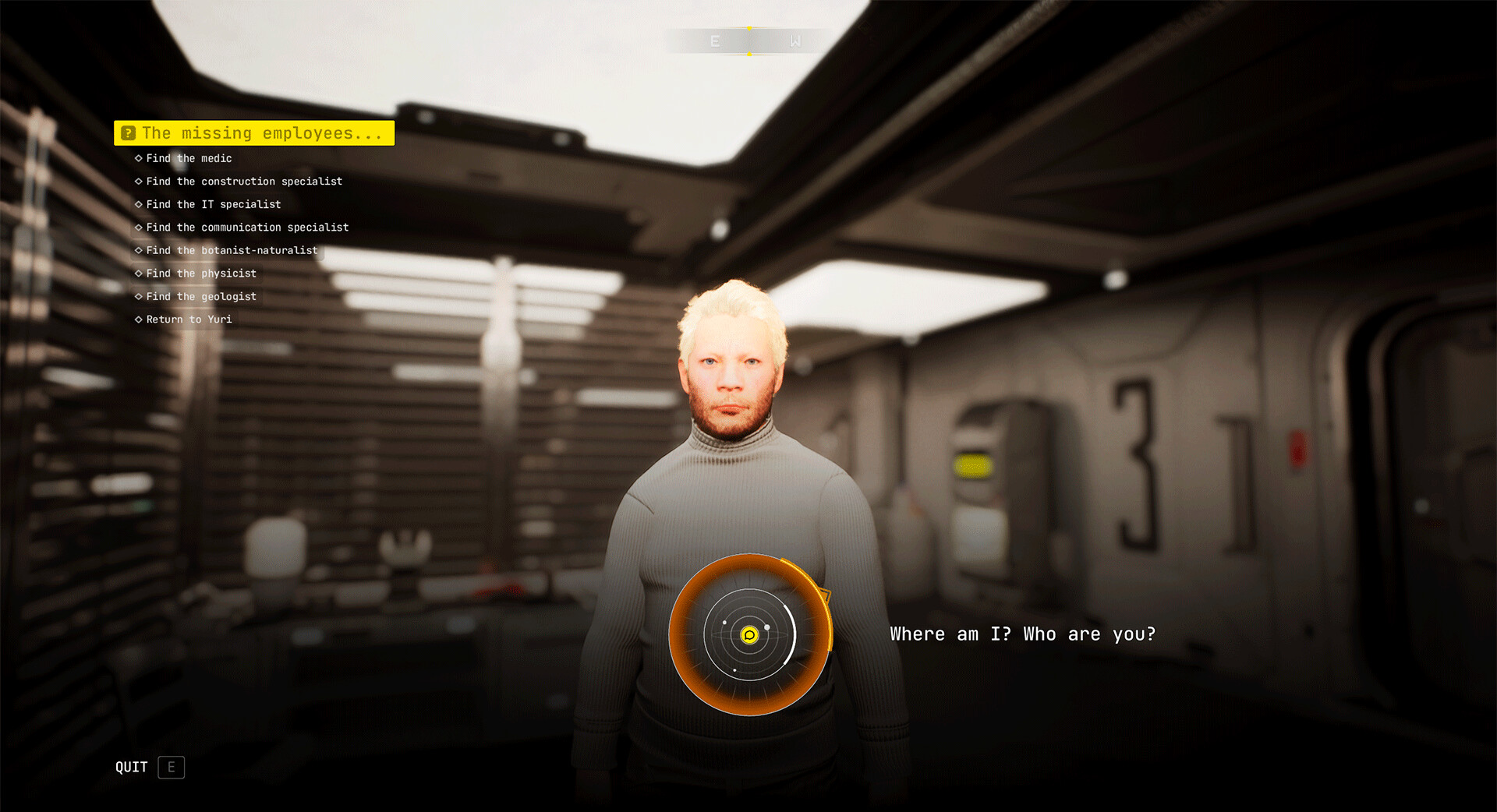Click "Find the botanist-naturalist" objective text
Image resolution: width=1497 pixels, height=812 pixels.
point(232,250)
